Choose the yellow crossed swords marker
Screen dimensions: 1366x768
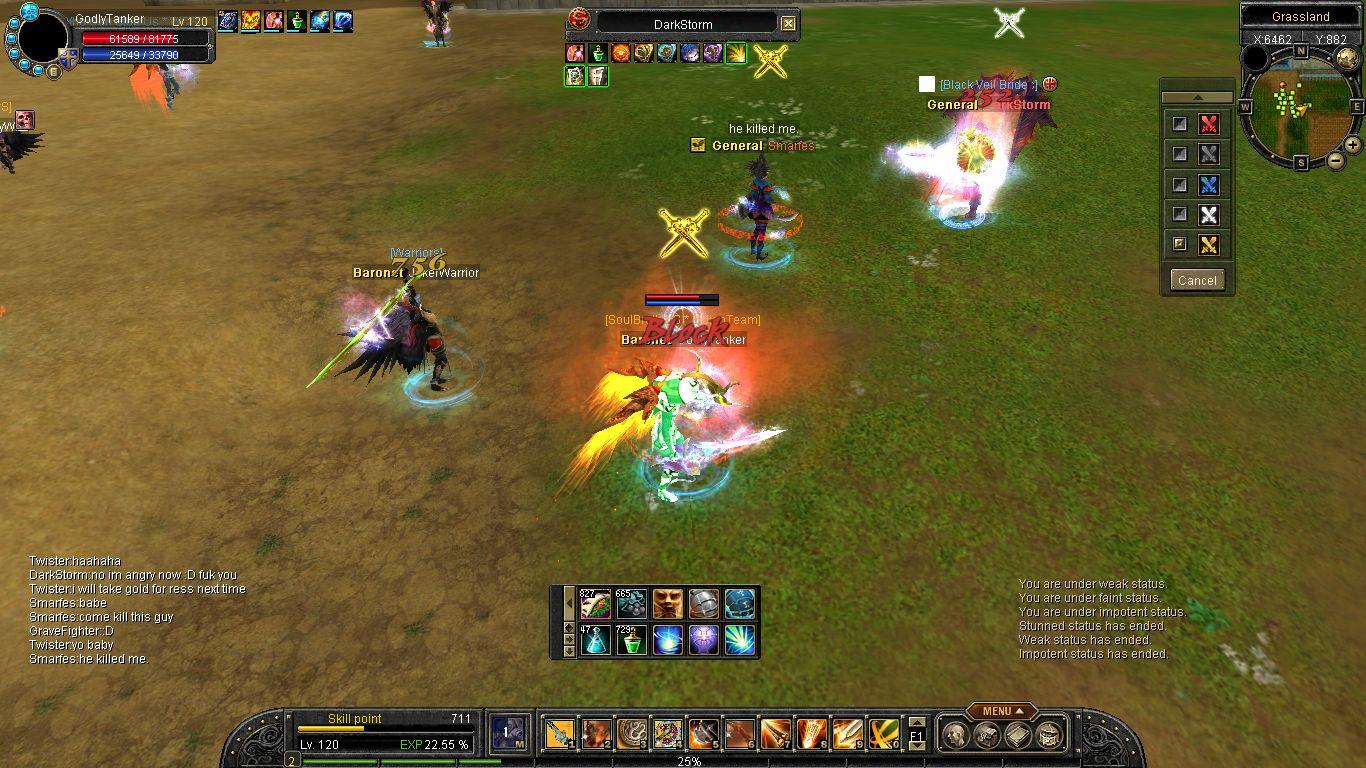tap(1209, 245)
